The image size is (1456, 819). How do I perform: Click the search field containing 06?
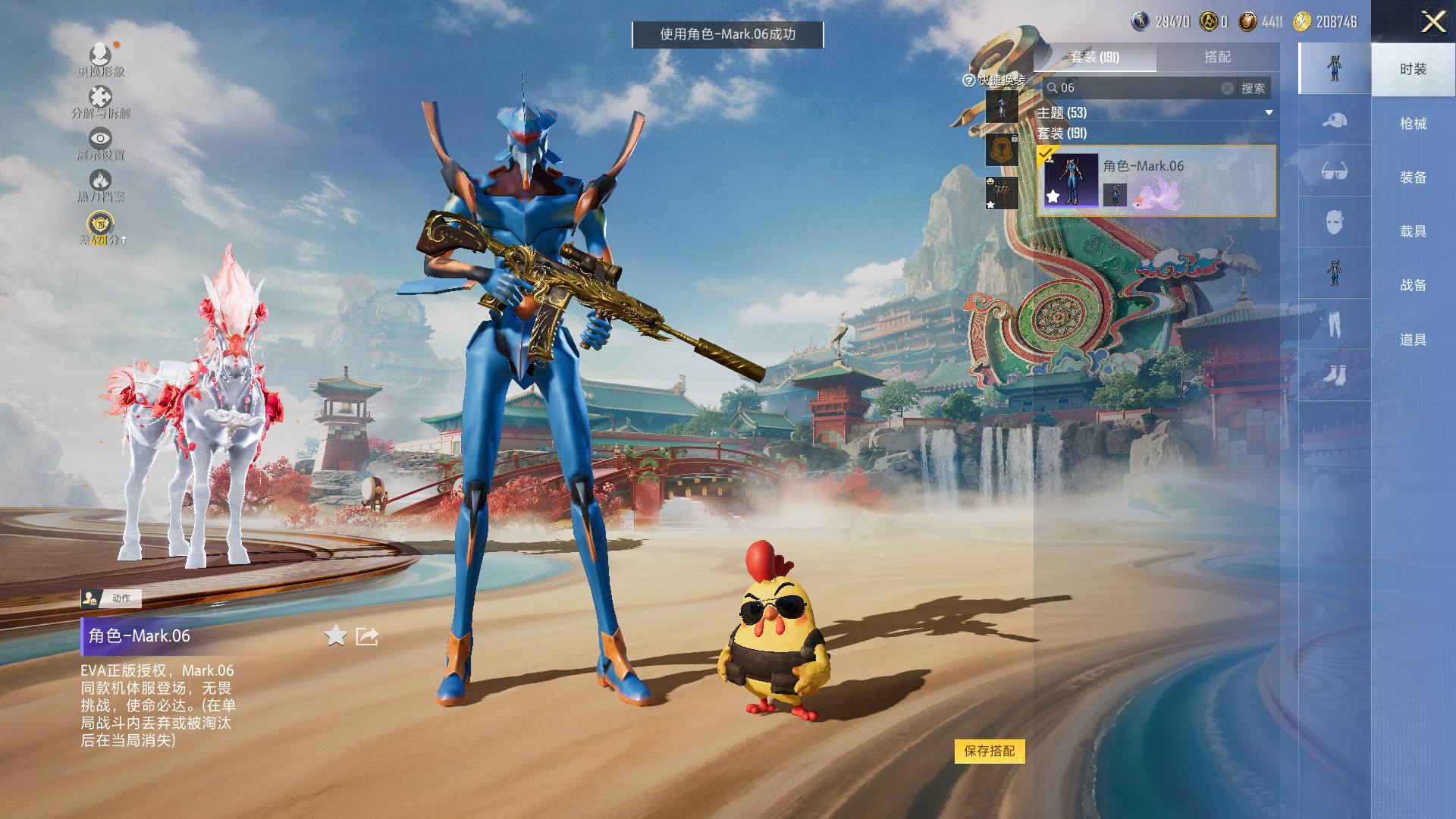point(1134,88)
